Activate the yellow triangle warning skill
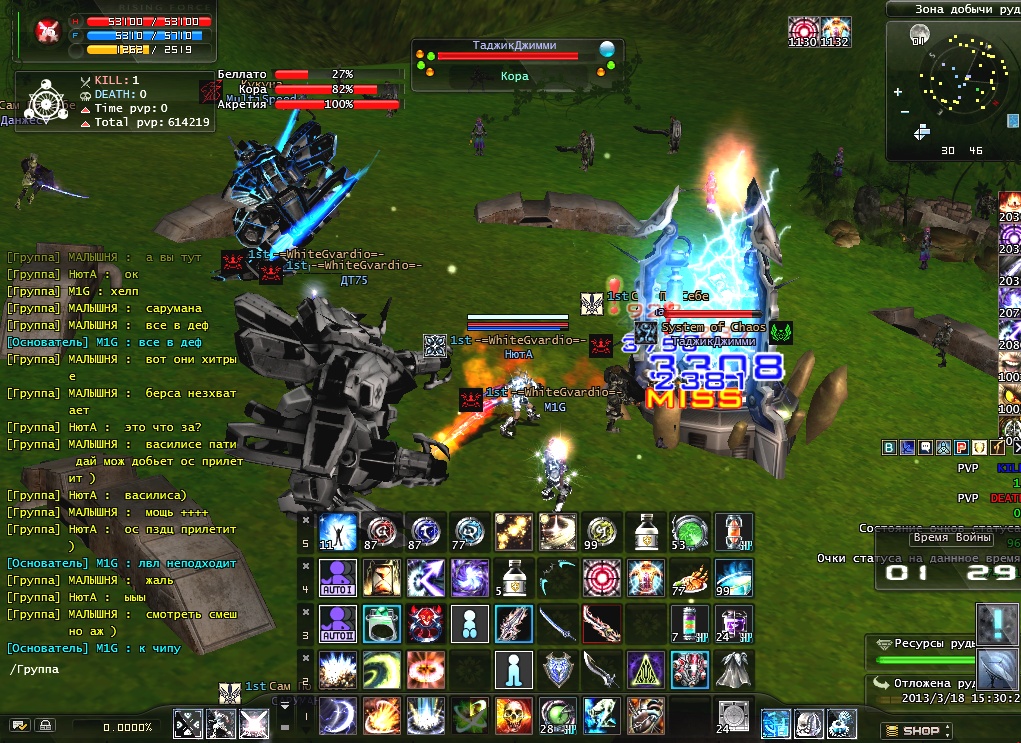 click(643, 669)
